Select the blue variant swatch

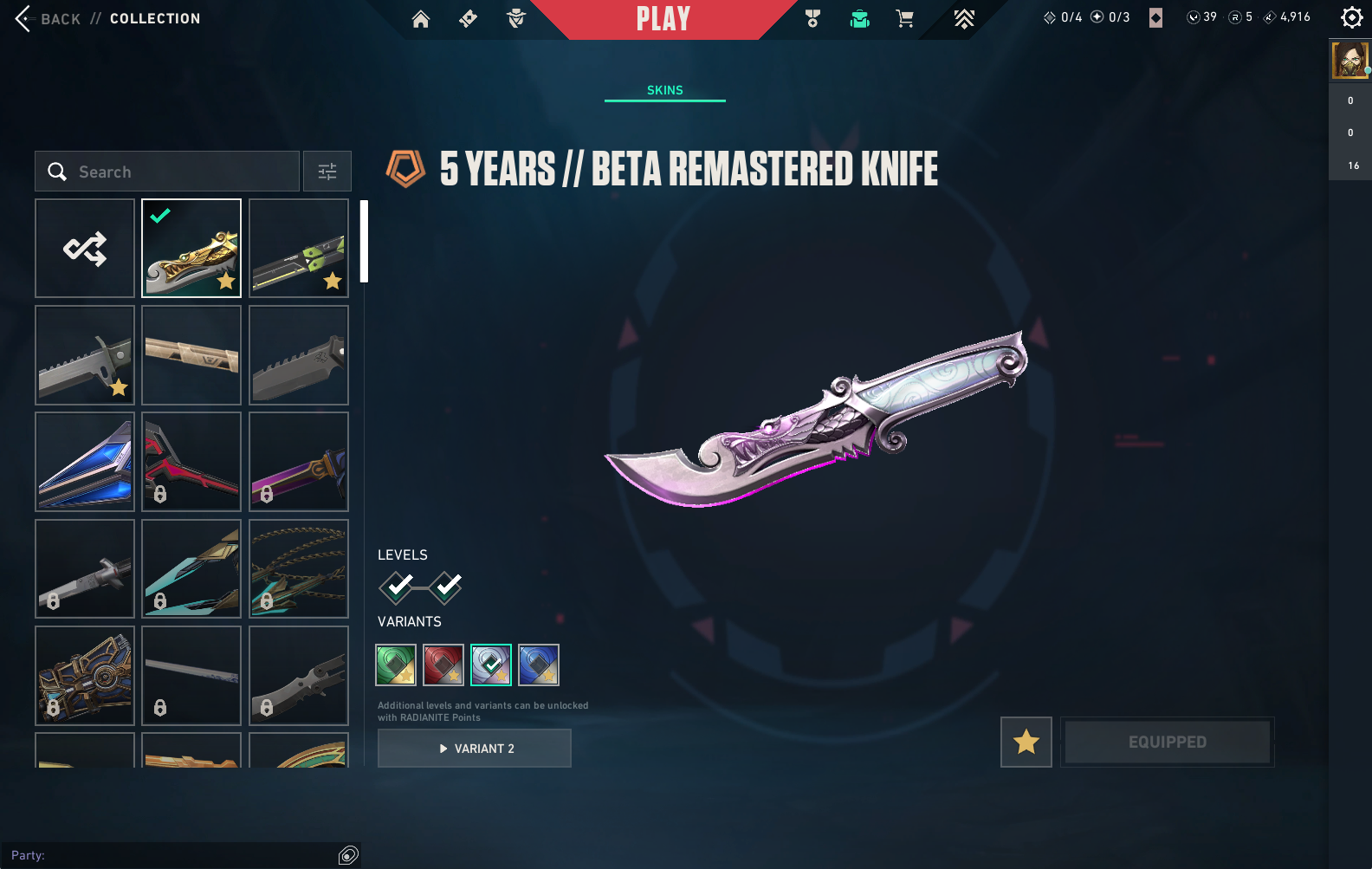click(x=539, y=665)
